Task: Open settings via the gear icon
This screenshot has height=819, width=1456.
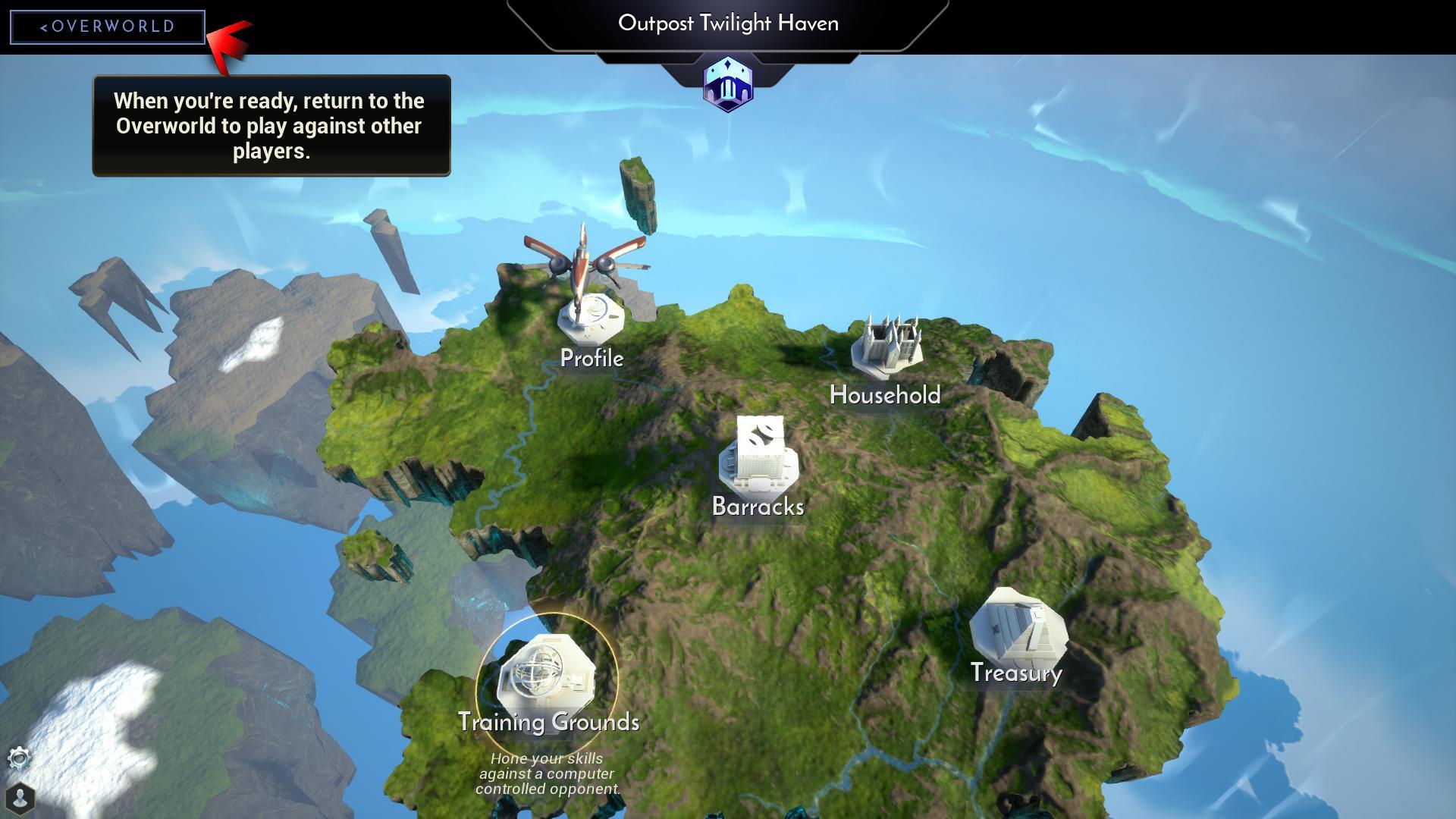Action: [19, 758]
